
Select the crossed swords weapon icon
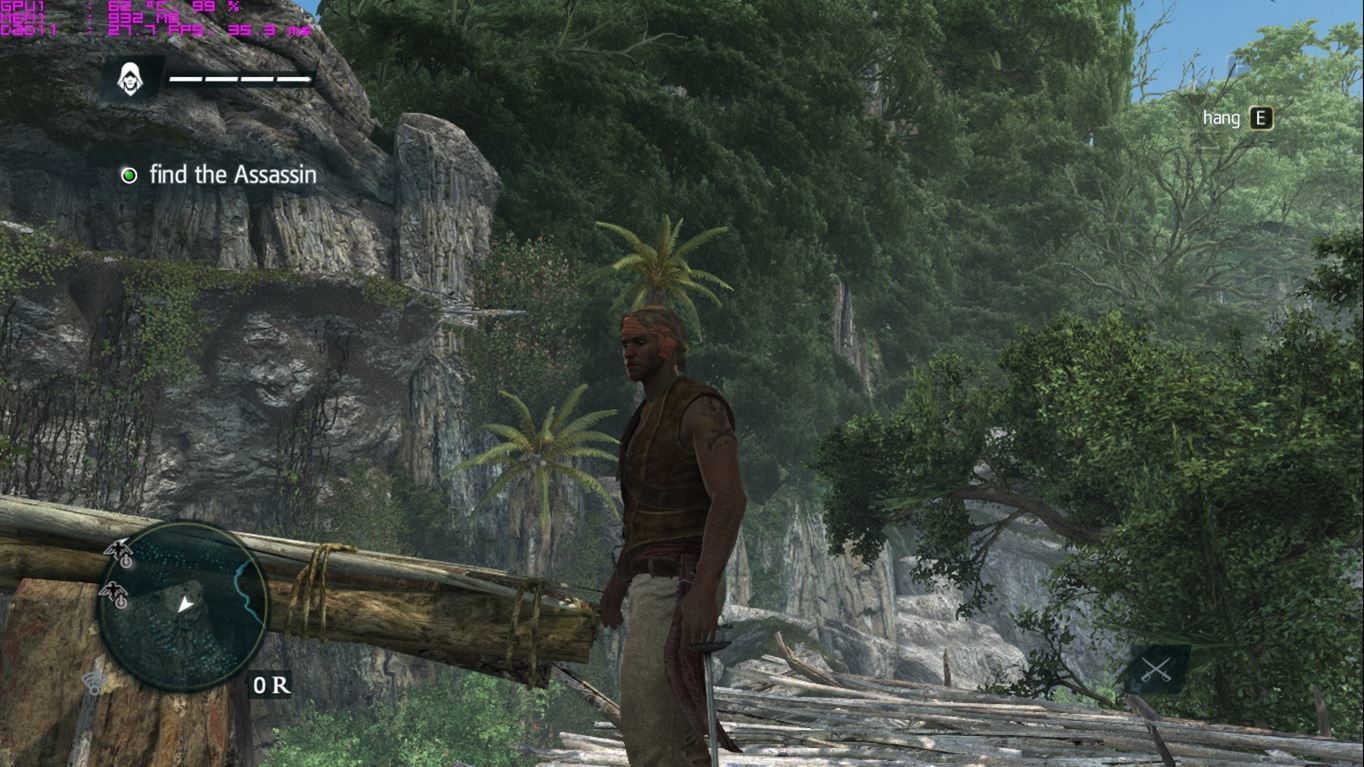(x=1156, y=669)
